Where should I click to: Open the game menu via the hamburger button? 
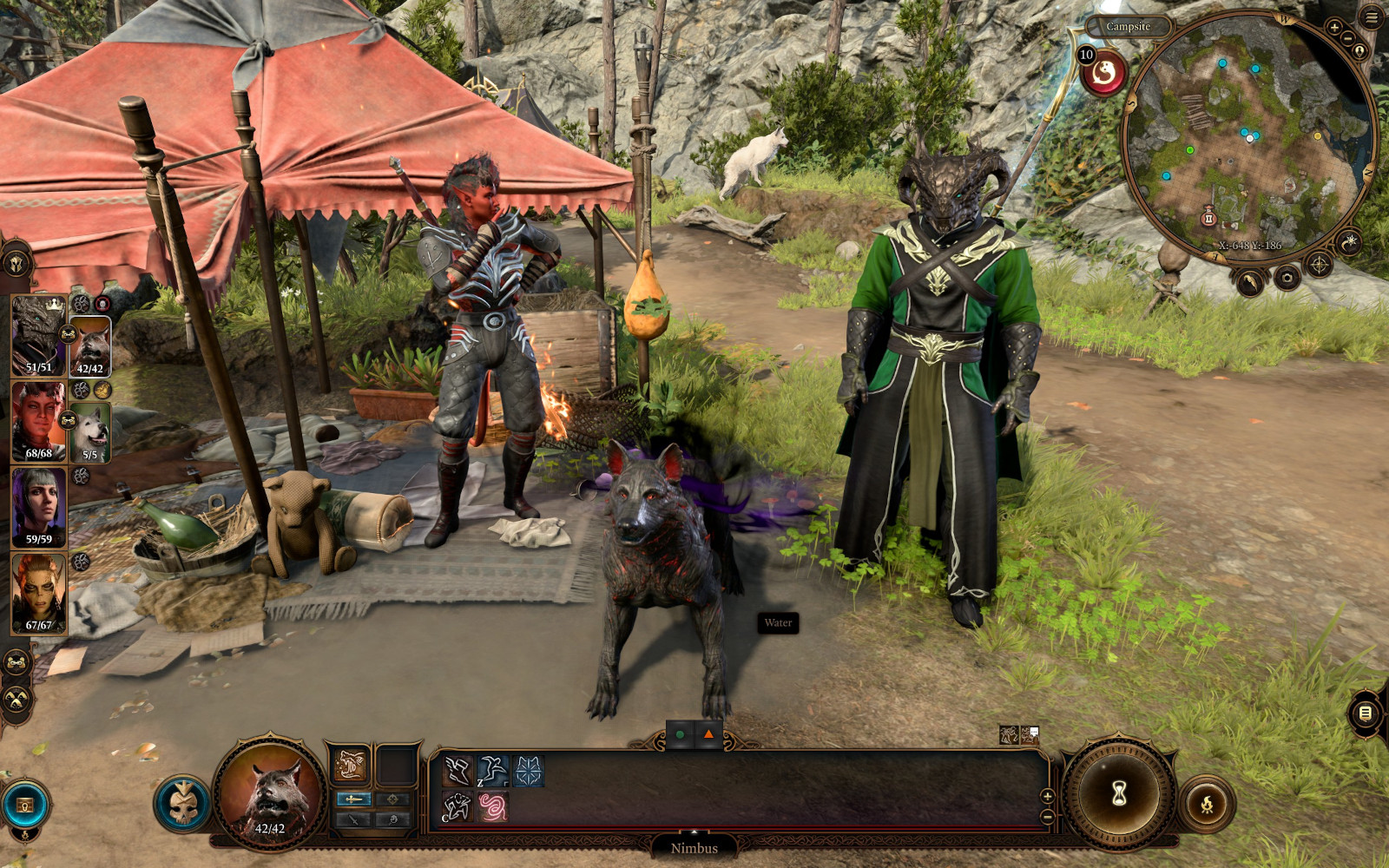[x=1371, y=16]
